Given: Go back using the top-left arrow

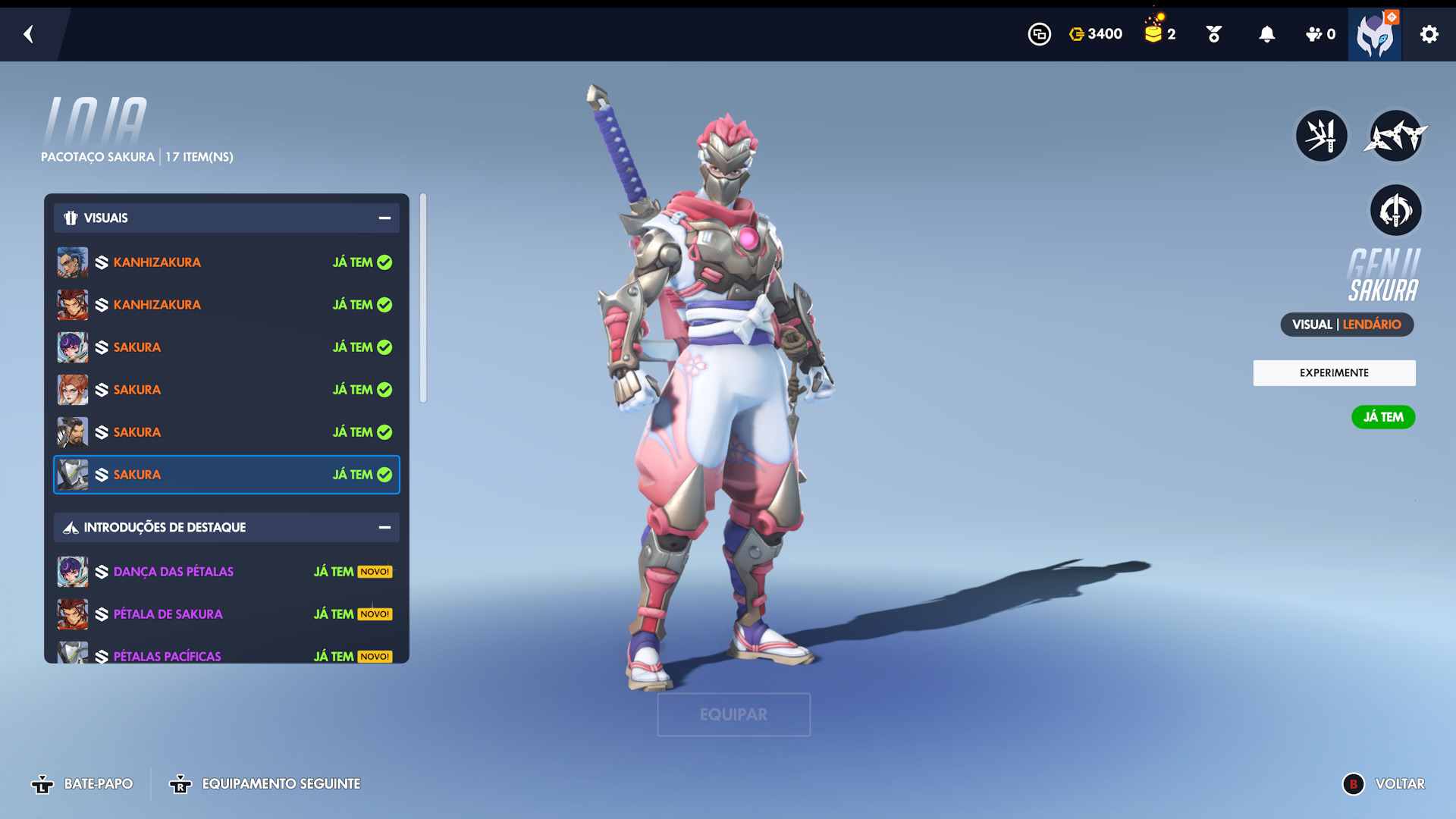Looking at the screenshot, I should pyautogui.click(x=29, y=34).
